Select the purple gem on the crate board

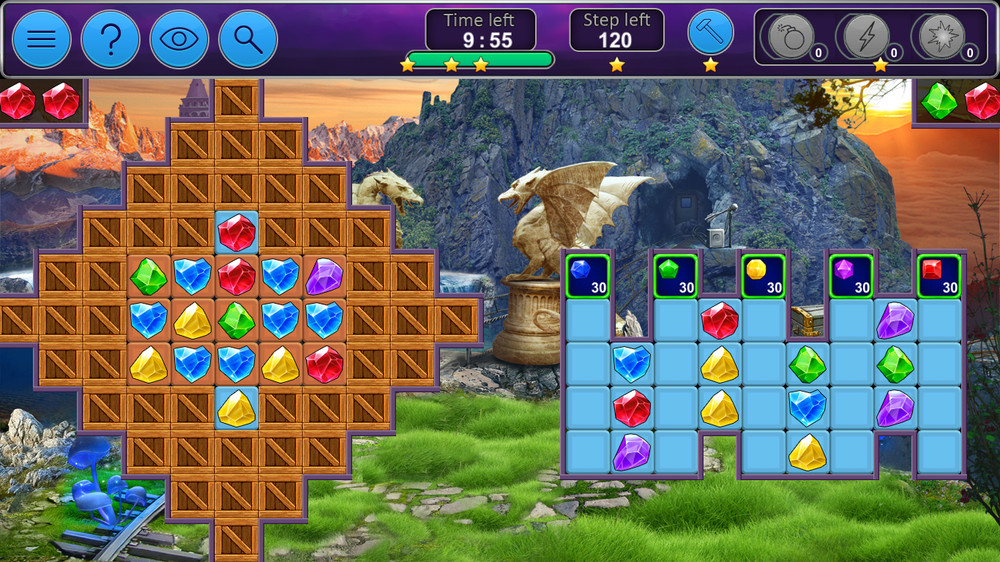pos(324,276)
